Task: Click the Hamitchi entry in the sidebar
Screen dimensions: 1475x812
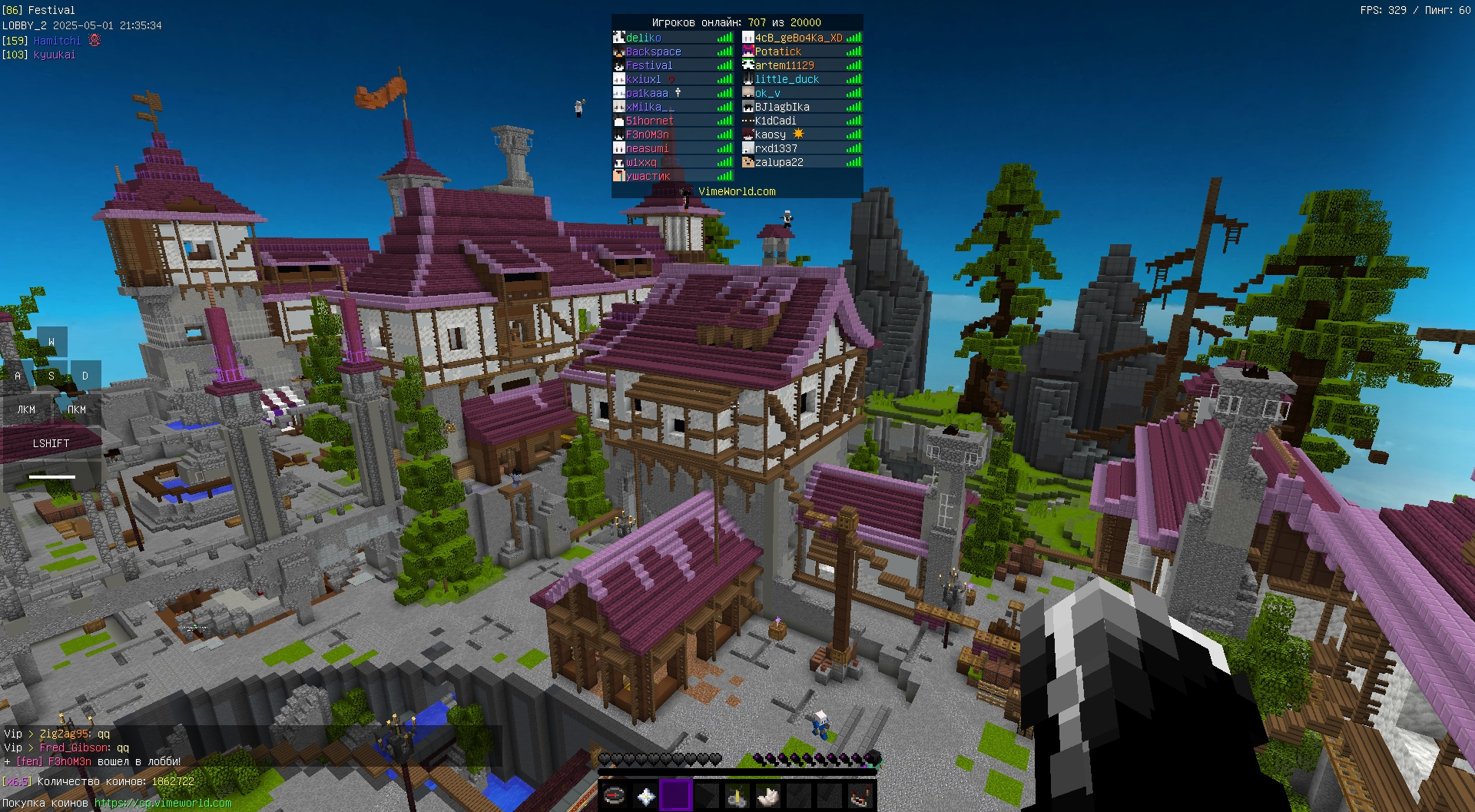Action: coord(57,41)
